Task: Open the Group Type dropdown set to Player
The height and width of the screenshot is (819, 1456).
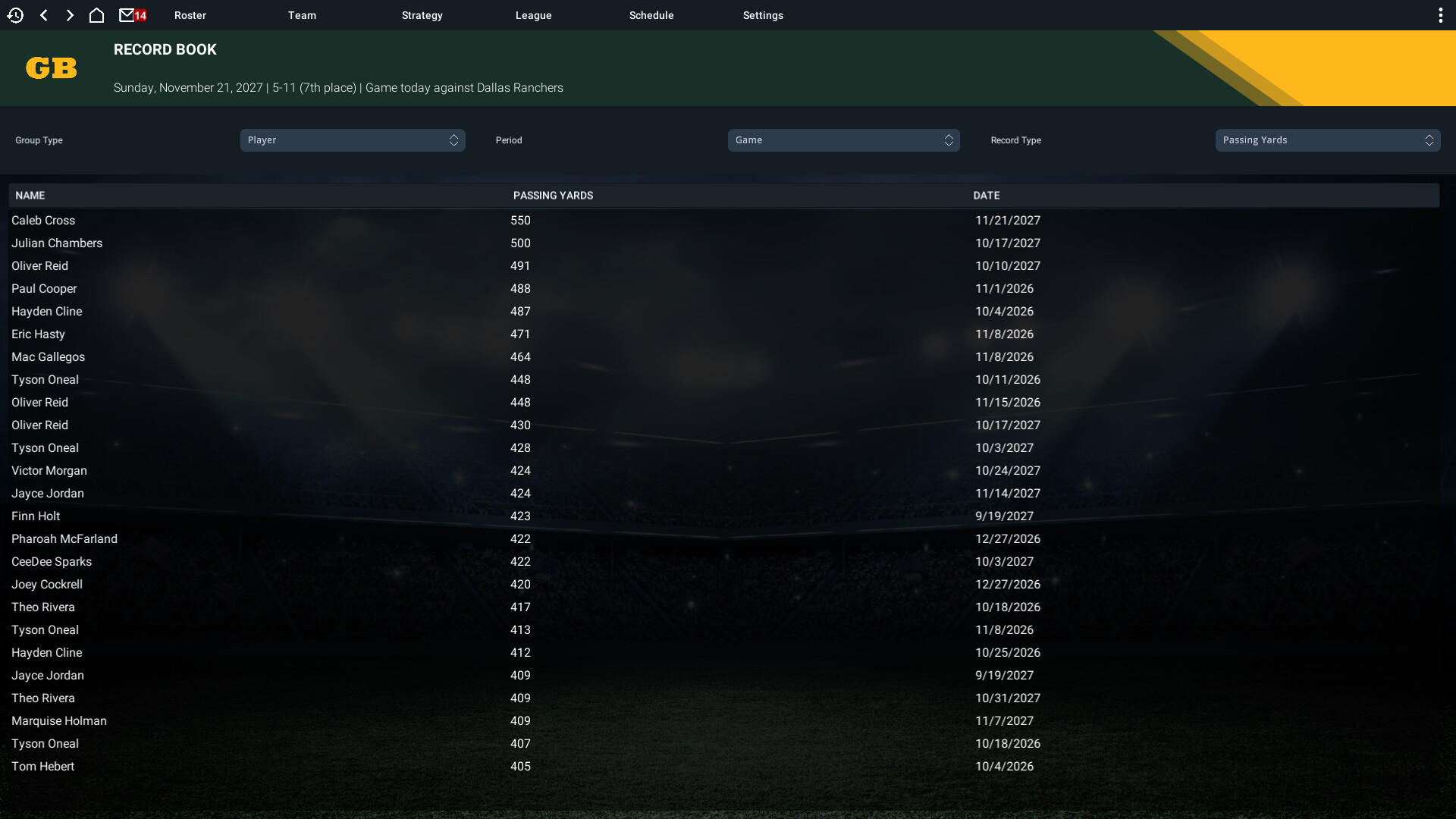Action: point(353,140)
